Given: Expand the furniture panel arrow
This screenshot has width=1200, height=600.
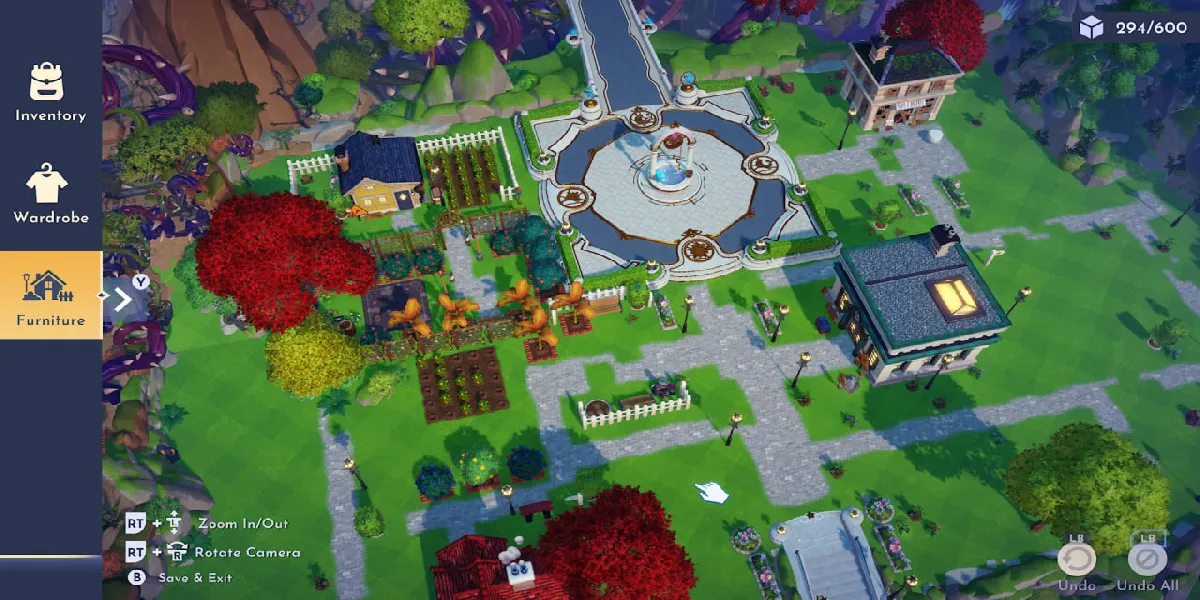Looking at the screenshot, I should (122, 297).
